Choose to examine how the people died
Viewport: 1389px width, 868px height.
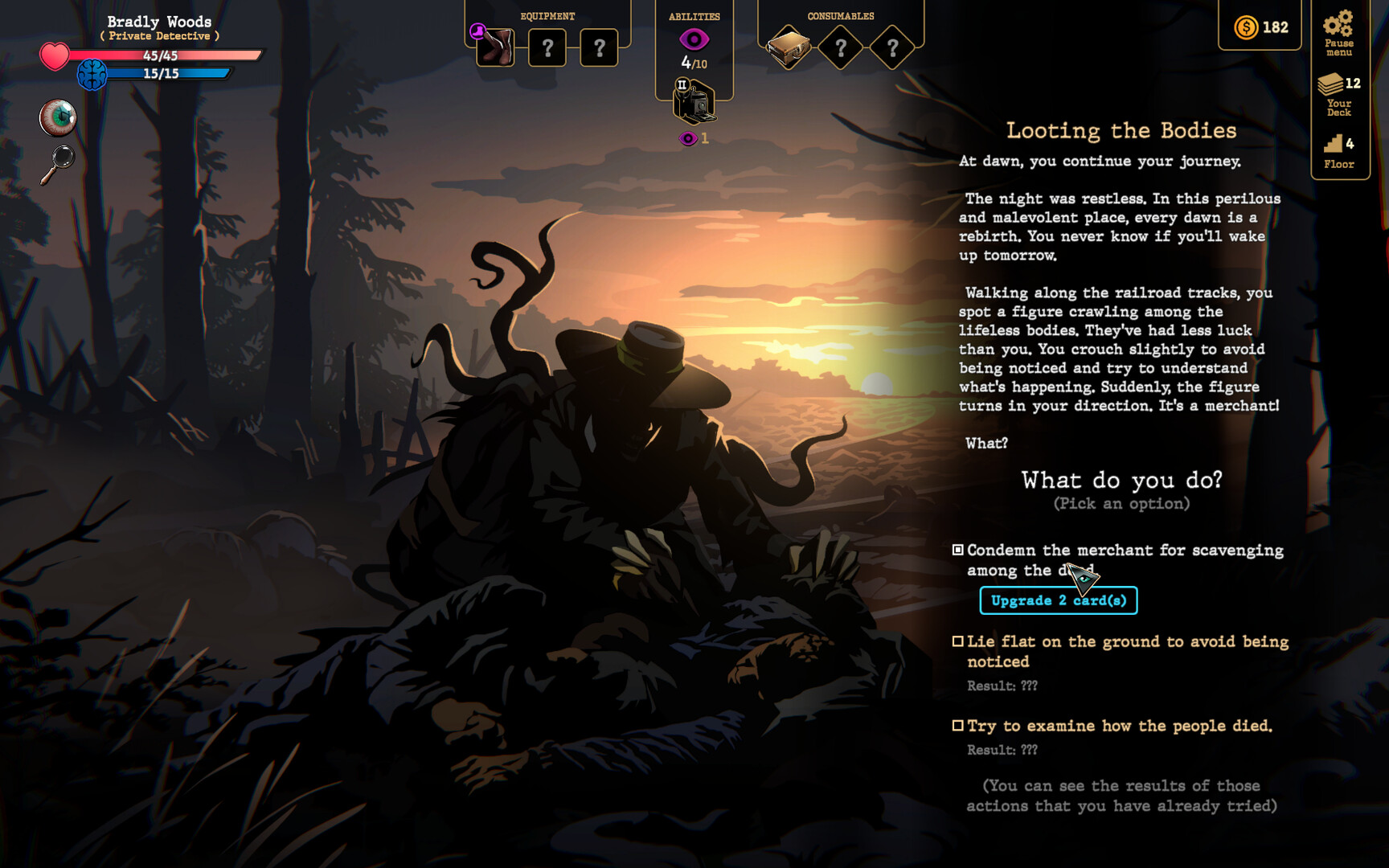(x=1119, y=726)
